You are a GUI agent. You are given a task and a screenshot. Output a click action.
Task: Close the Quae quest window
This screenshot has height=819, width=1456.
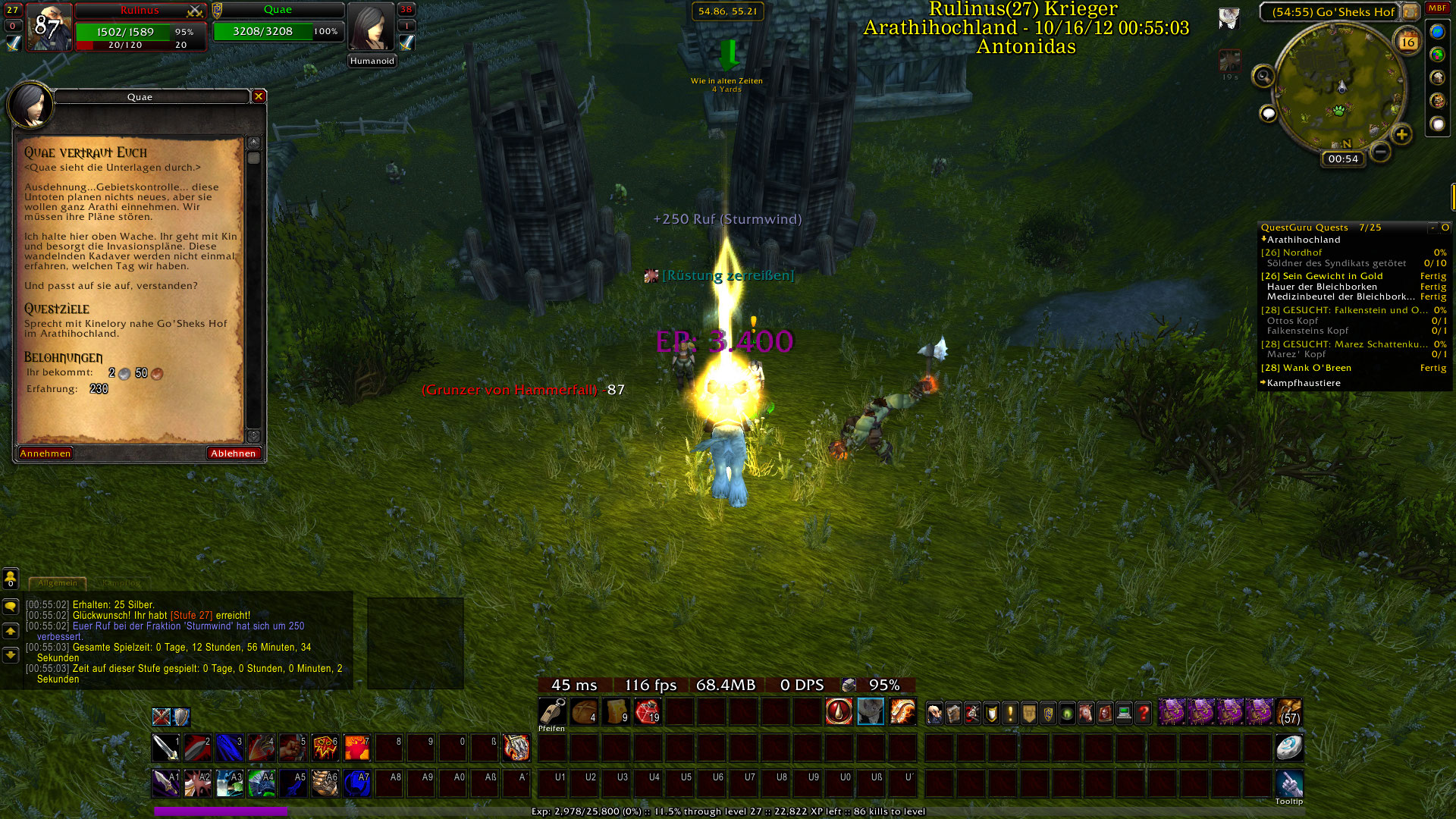click(259, 96)
